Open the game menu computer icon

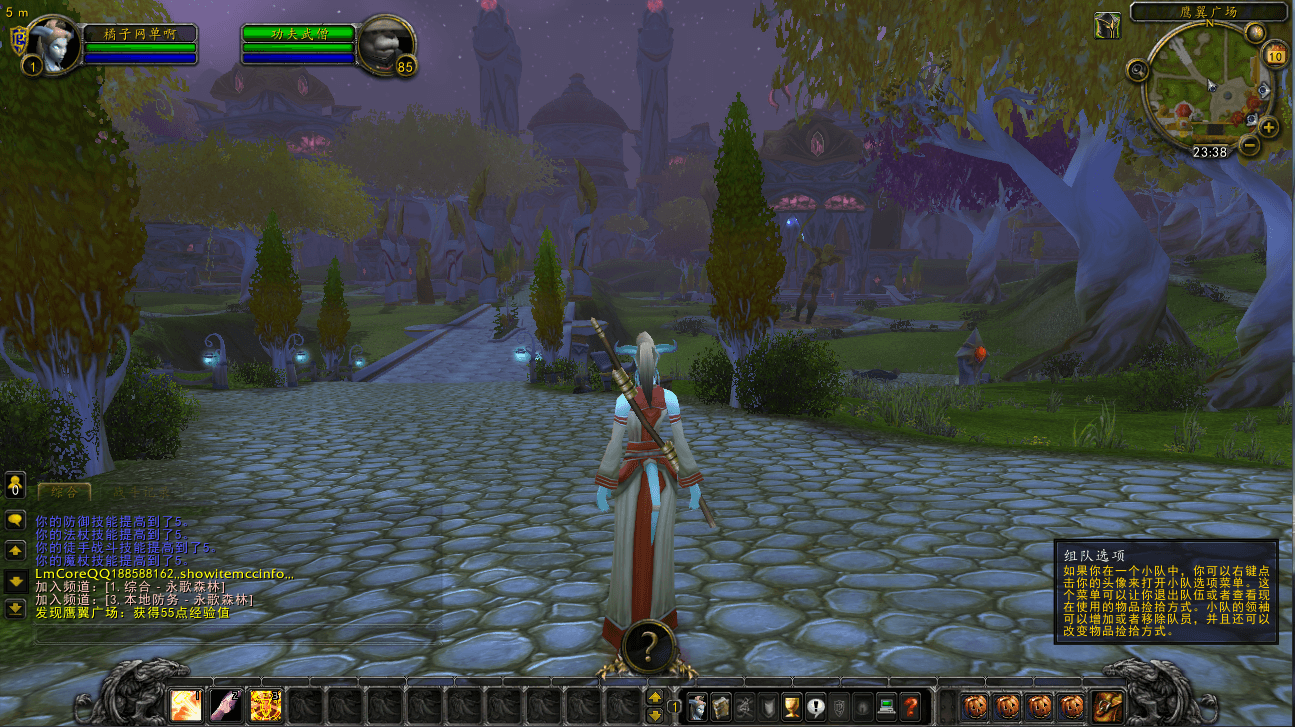tap(886, 705)
